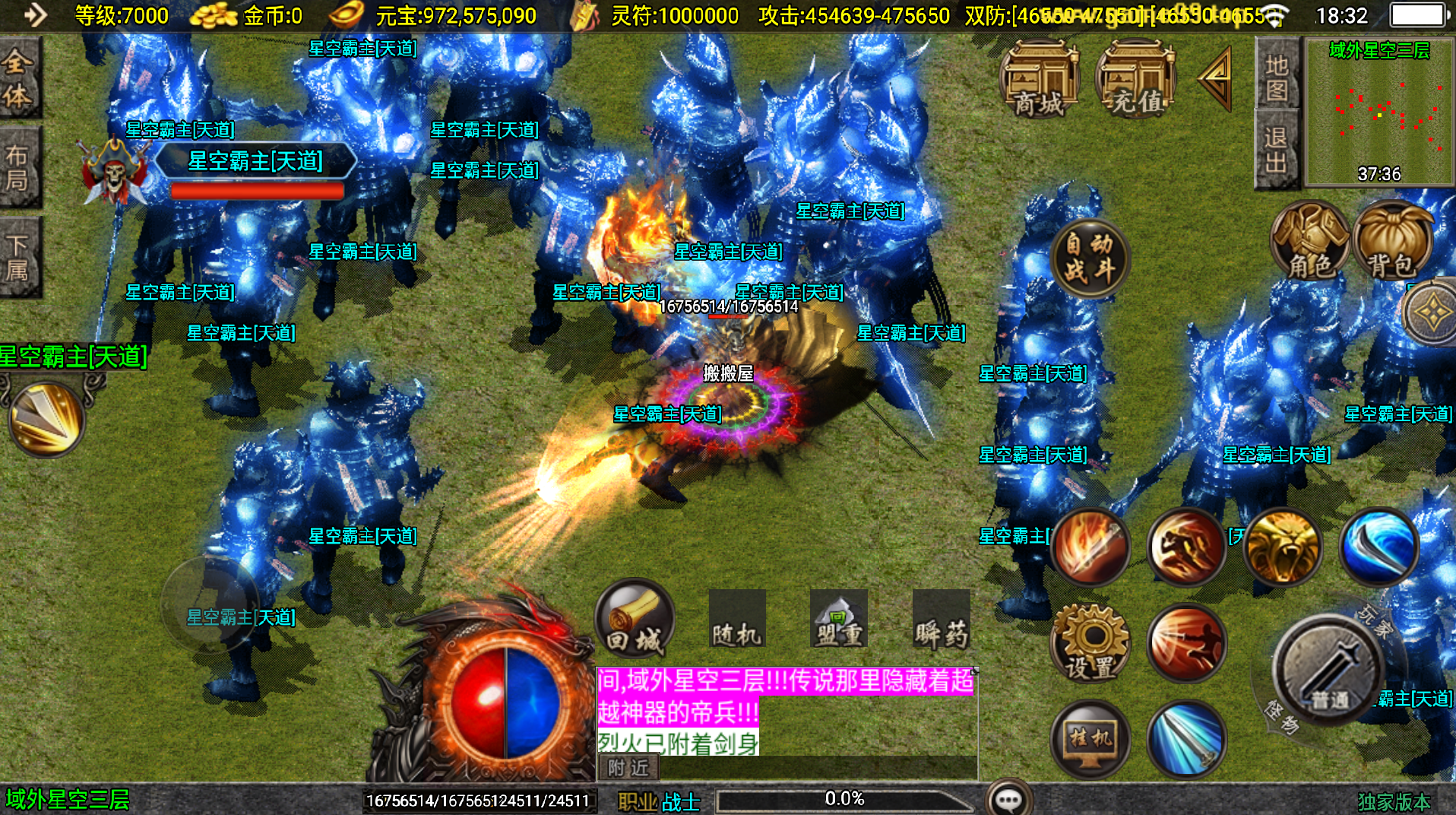
Task: Open the 下属 subordinates button
Action: point(18,257)
